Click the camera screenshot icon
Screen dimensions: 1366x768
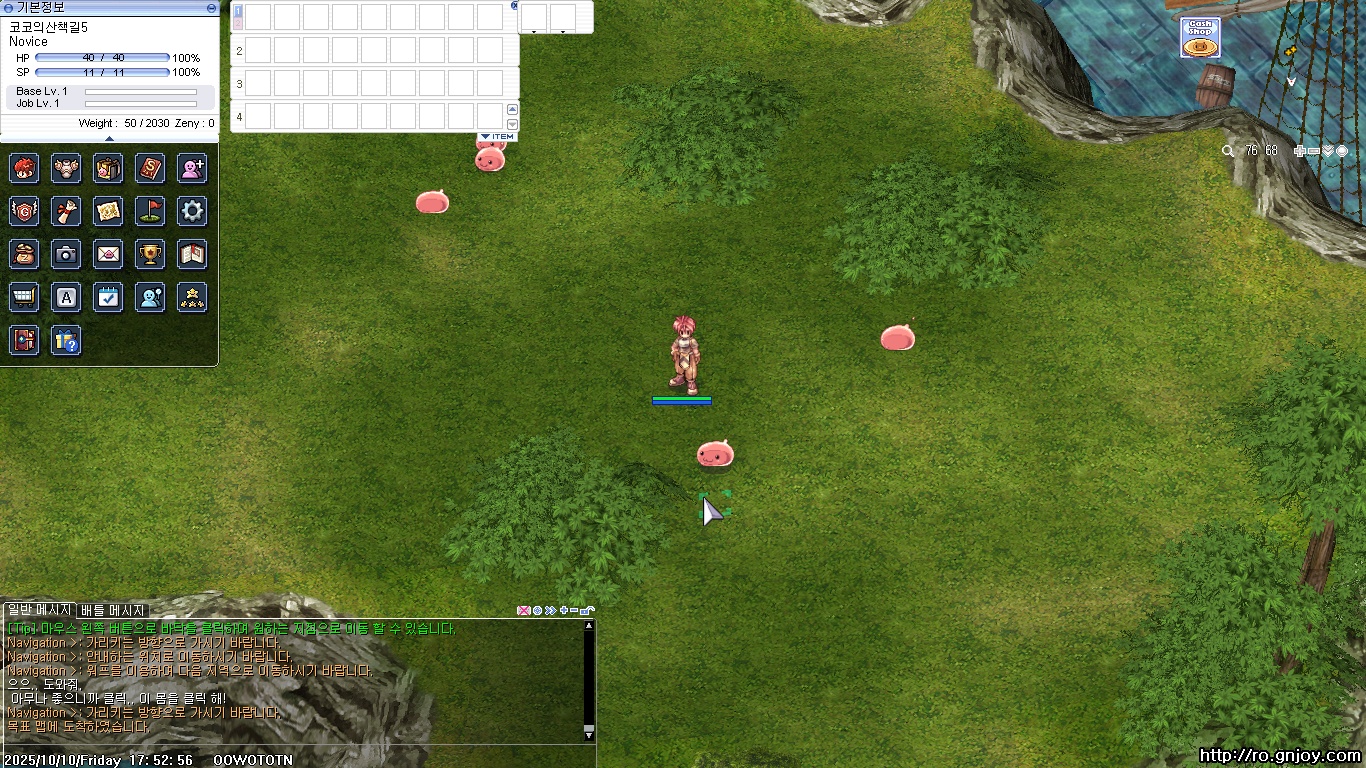(x=66, y=255)
